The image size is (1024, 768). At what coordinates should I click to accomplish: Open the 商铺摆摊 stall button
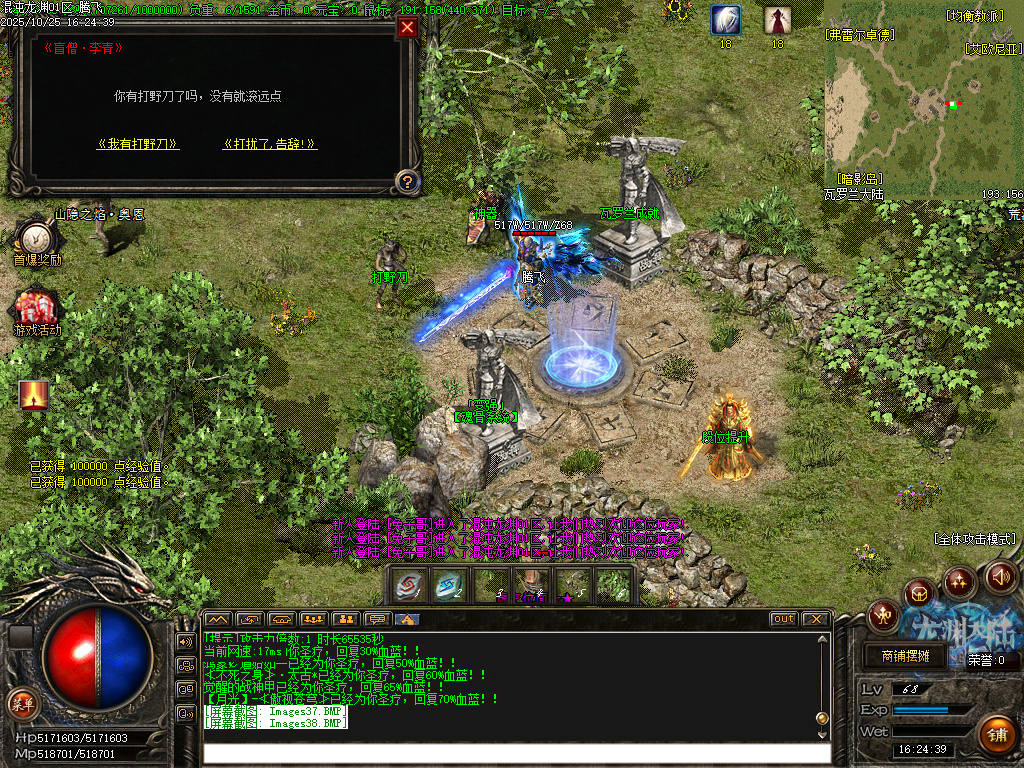click(905, 657)
